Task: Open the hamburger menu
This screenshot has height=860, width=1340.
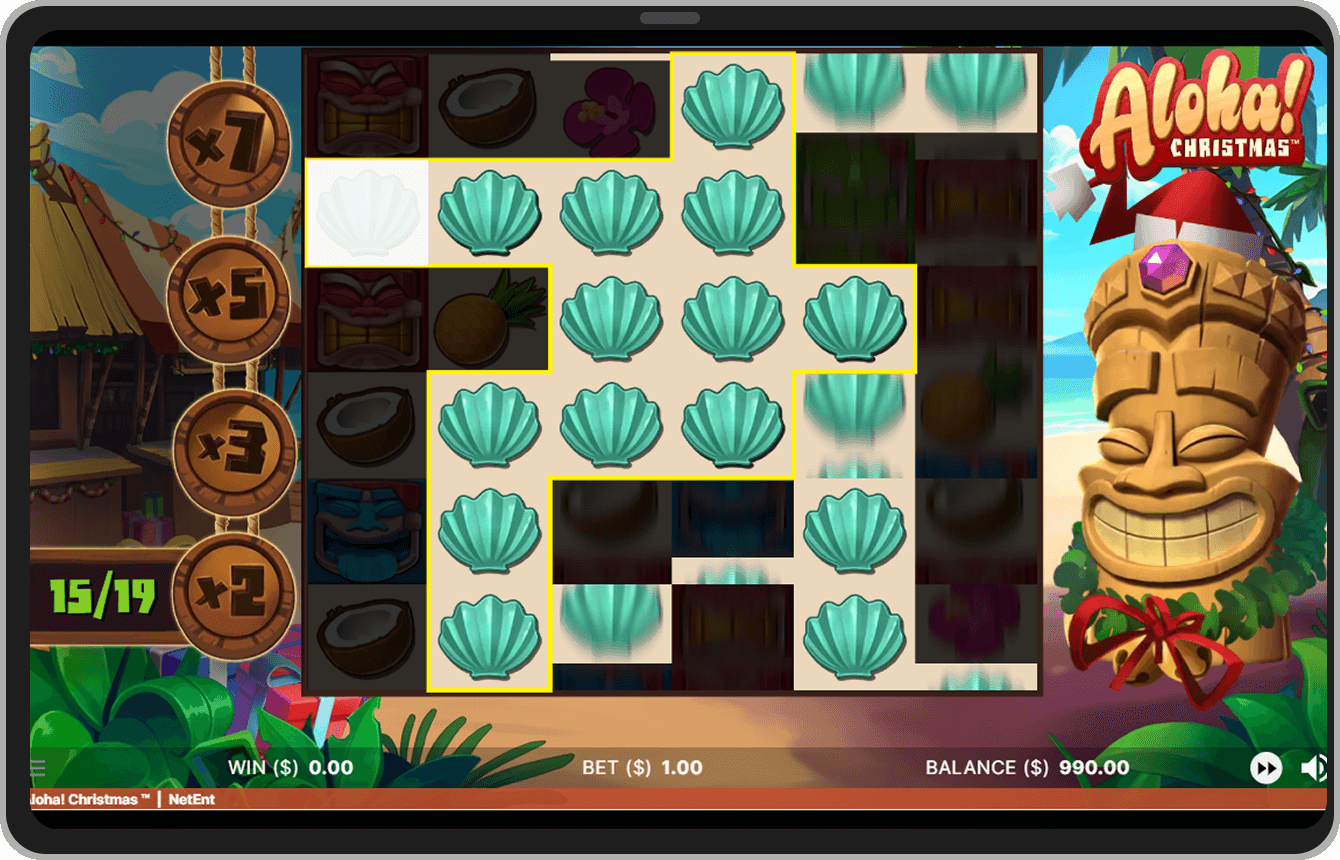Action: point(36,767)
